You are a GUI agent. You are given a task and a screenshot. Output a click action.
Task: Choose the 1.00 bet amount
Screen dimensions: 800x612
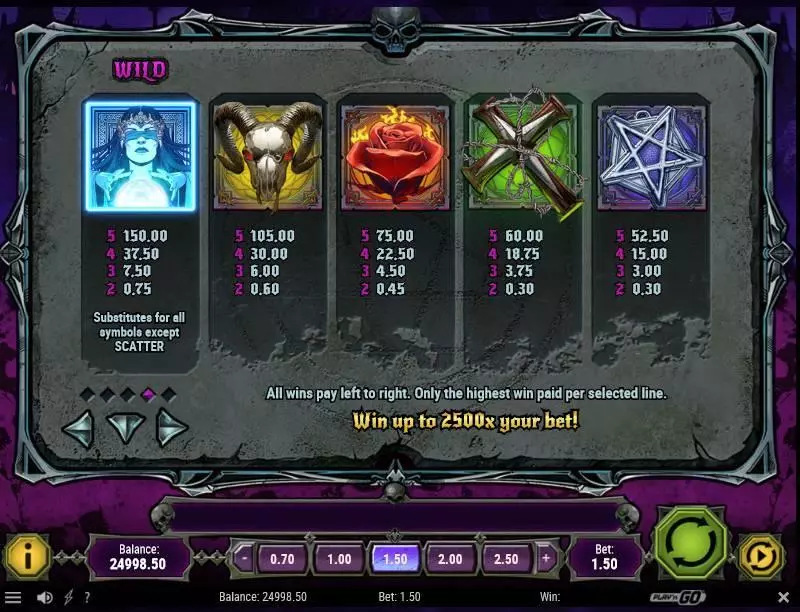tap(339, 559)
